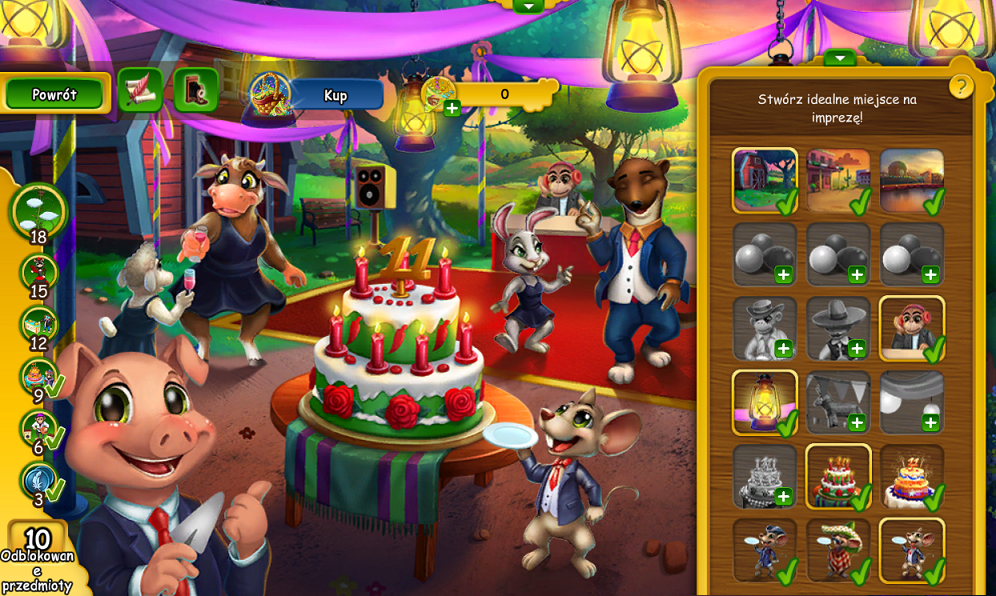Image resolution: width=996 pixels, height=596 pixels.
Task: Unlock the greyed-out tiered cake
Action: pyautogui.click(x=765, y=476)
